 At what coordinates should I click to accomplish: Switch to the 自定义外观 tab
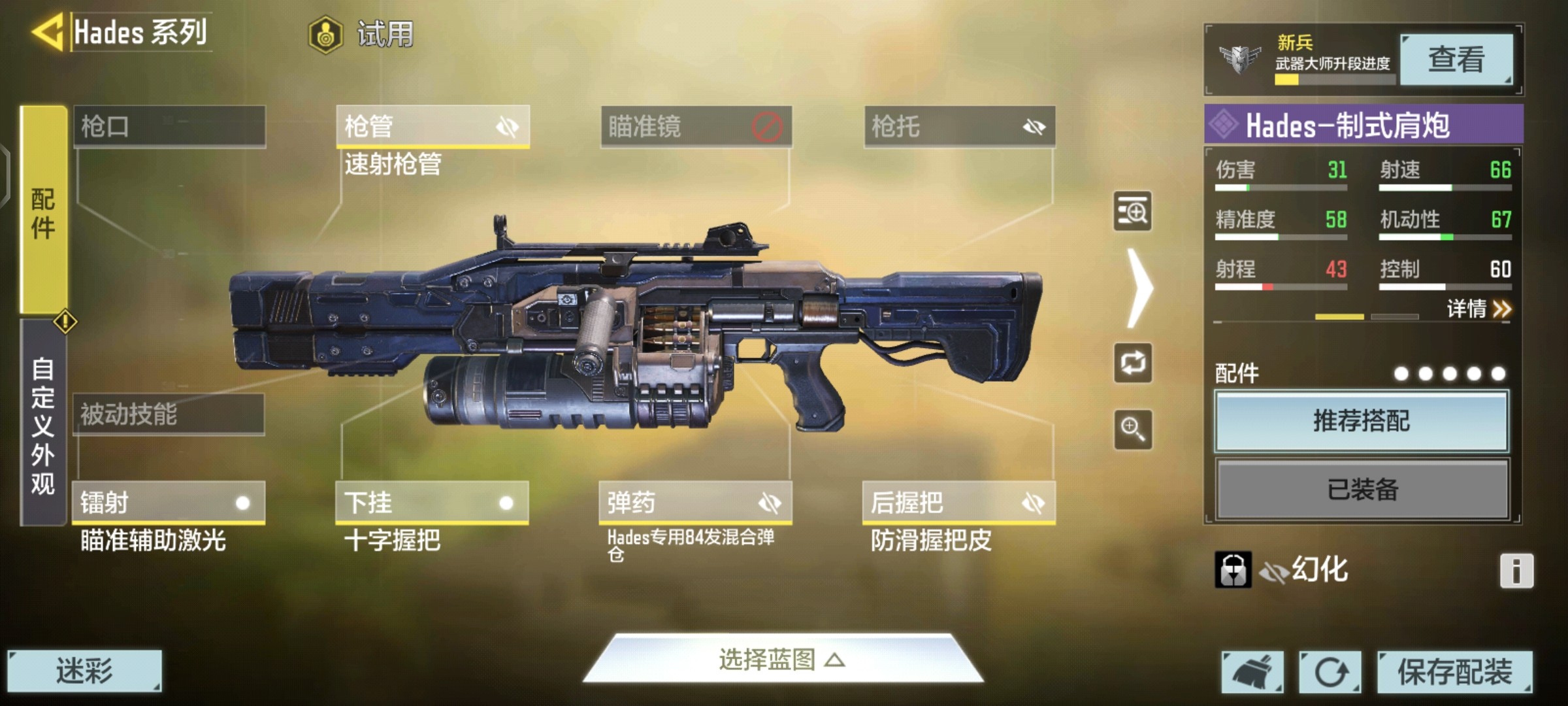43,425
